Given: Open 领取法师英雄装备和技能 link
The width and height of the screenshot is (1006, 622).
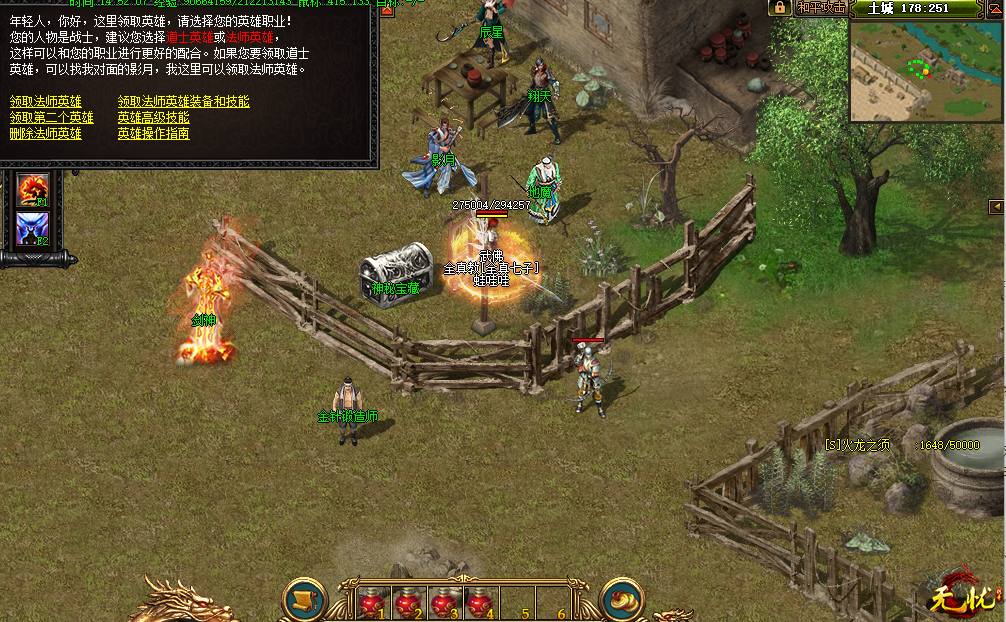Looking at the screenshot, I should click(184, 102).
